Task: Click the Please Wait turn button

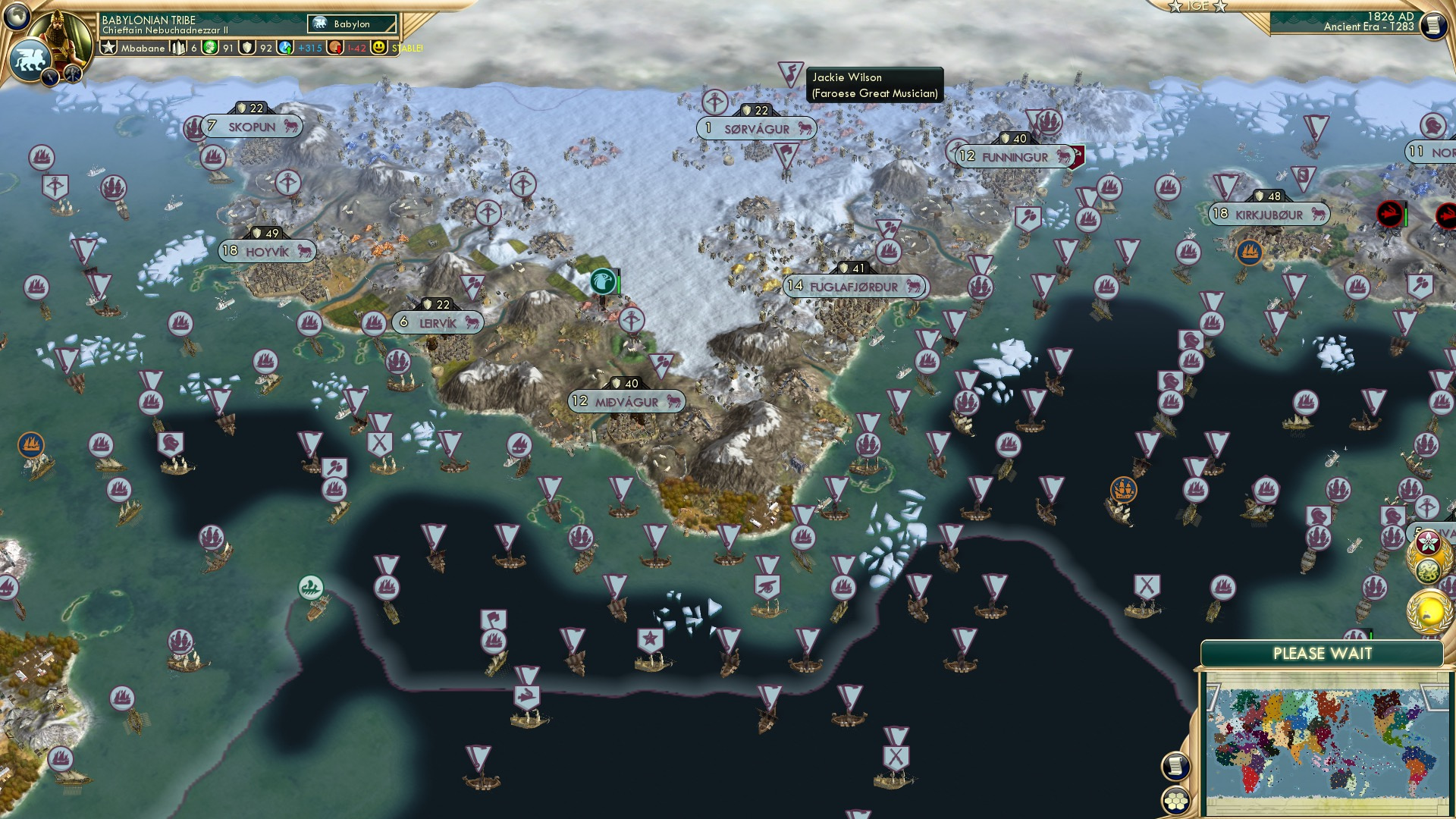Action: (x=1322, y=654)
